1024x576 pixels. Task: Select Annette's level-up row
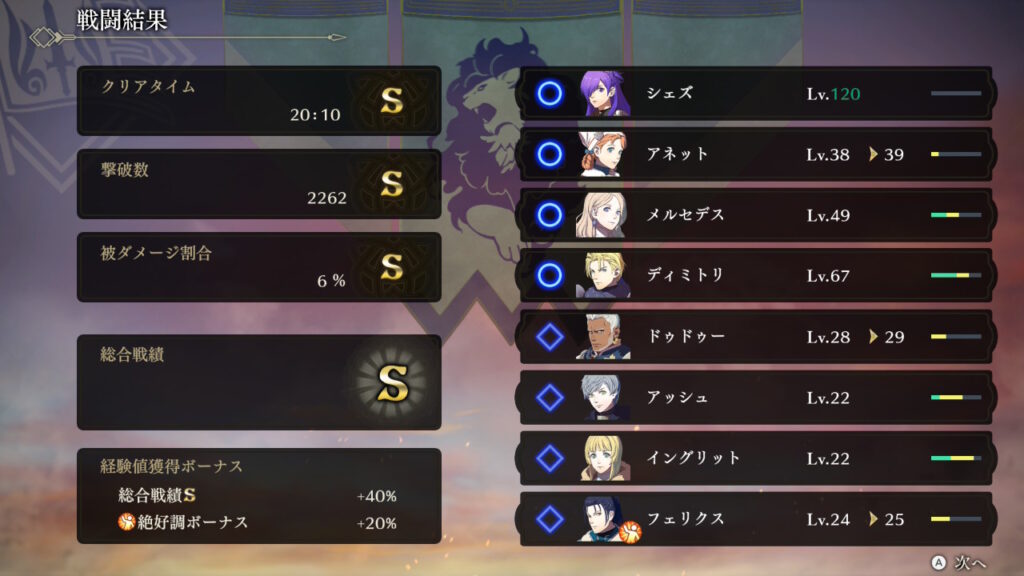(x=755, y=155)
